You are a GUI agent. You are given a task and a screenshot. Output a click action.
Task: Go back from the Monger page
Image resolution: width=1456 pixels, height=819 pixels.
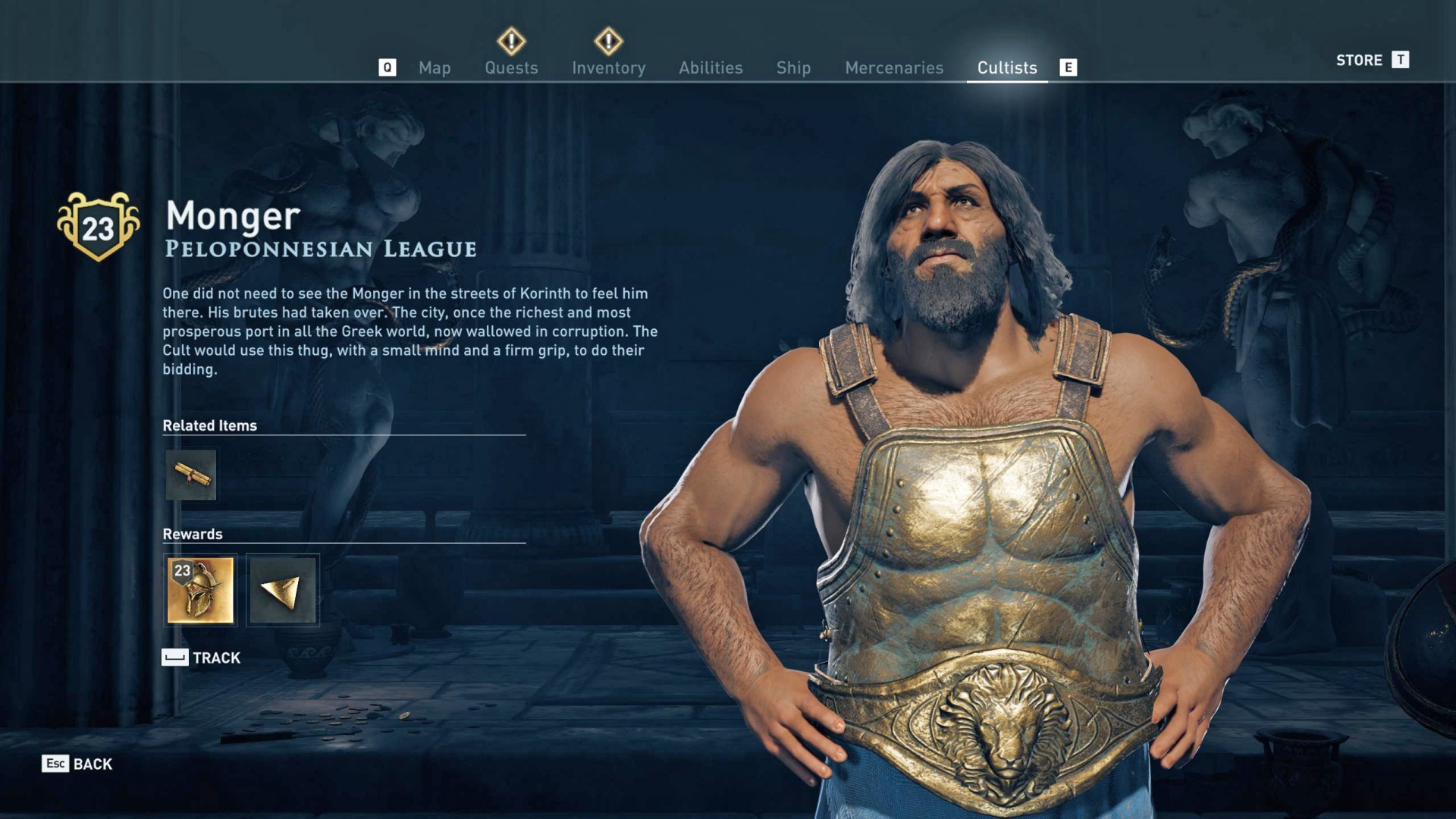[x=77, y=764]
